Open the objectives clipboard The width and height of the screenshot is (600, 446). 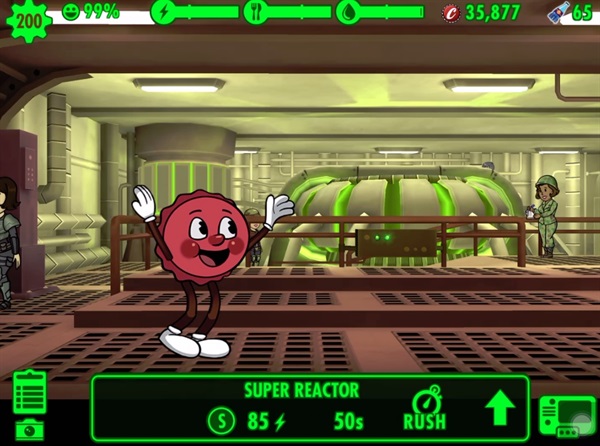30,391
